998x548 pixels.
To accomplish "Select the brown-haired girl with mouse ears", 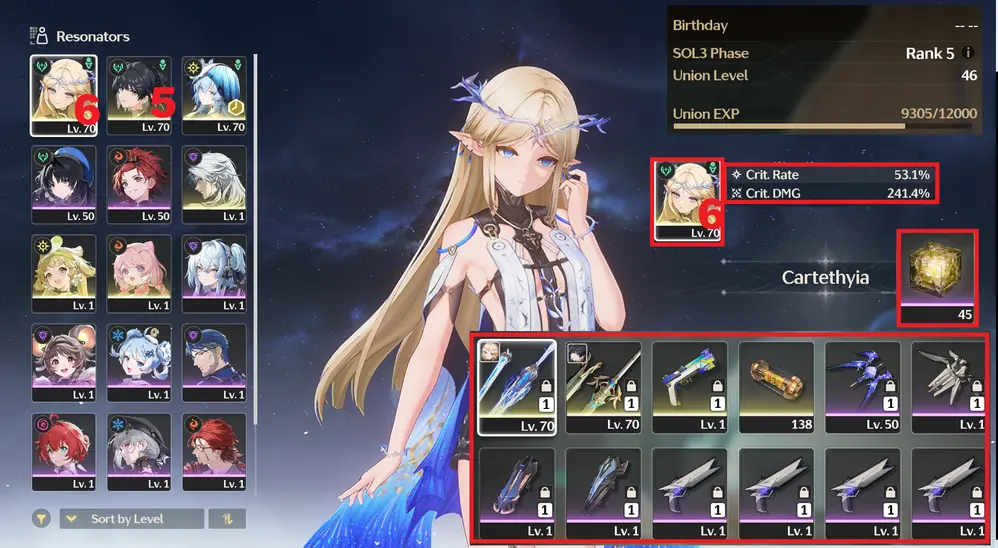I will [64, 362].
